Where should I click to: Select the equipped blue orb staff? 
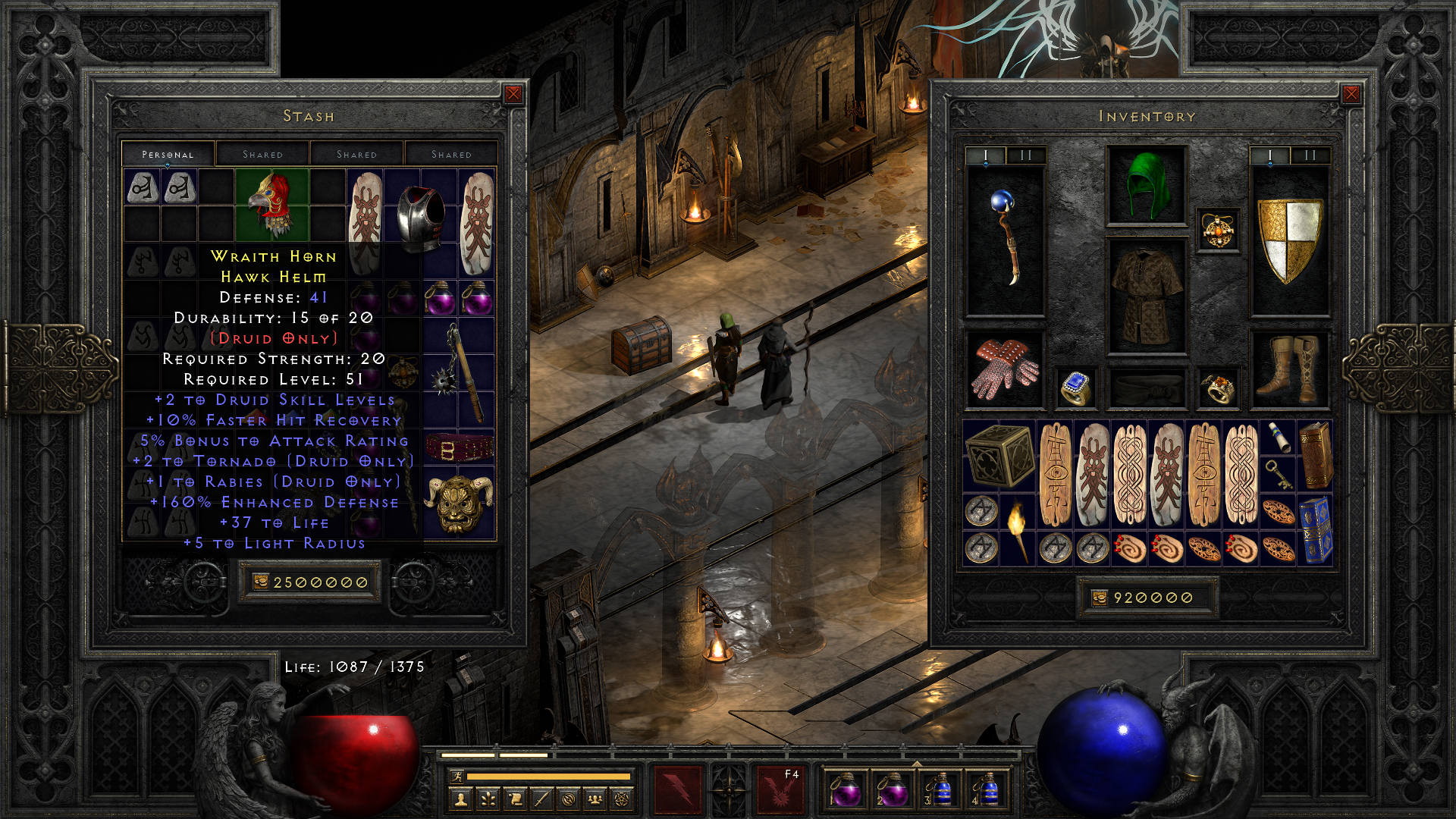pos(1005,239)
